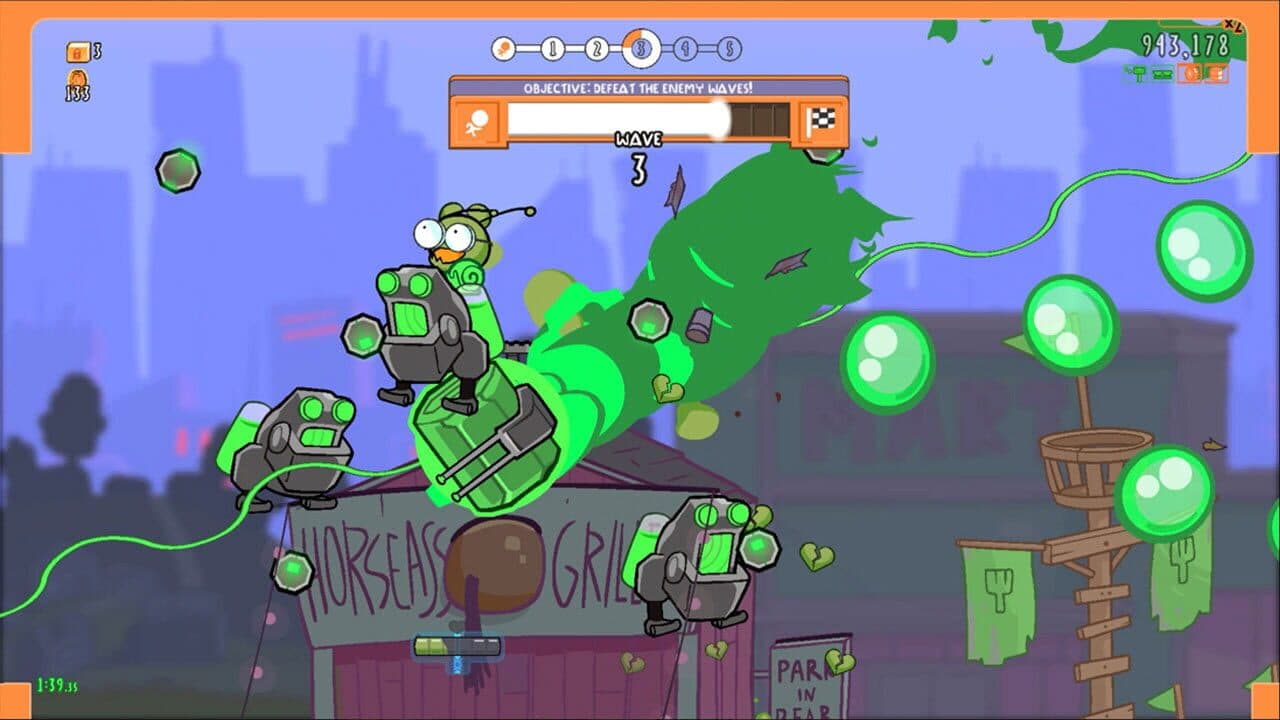Open stage node 4 indicator
Screen dimensions: 1280x720
(684, 47)
